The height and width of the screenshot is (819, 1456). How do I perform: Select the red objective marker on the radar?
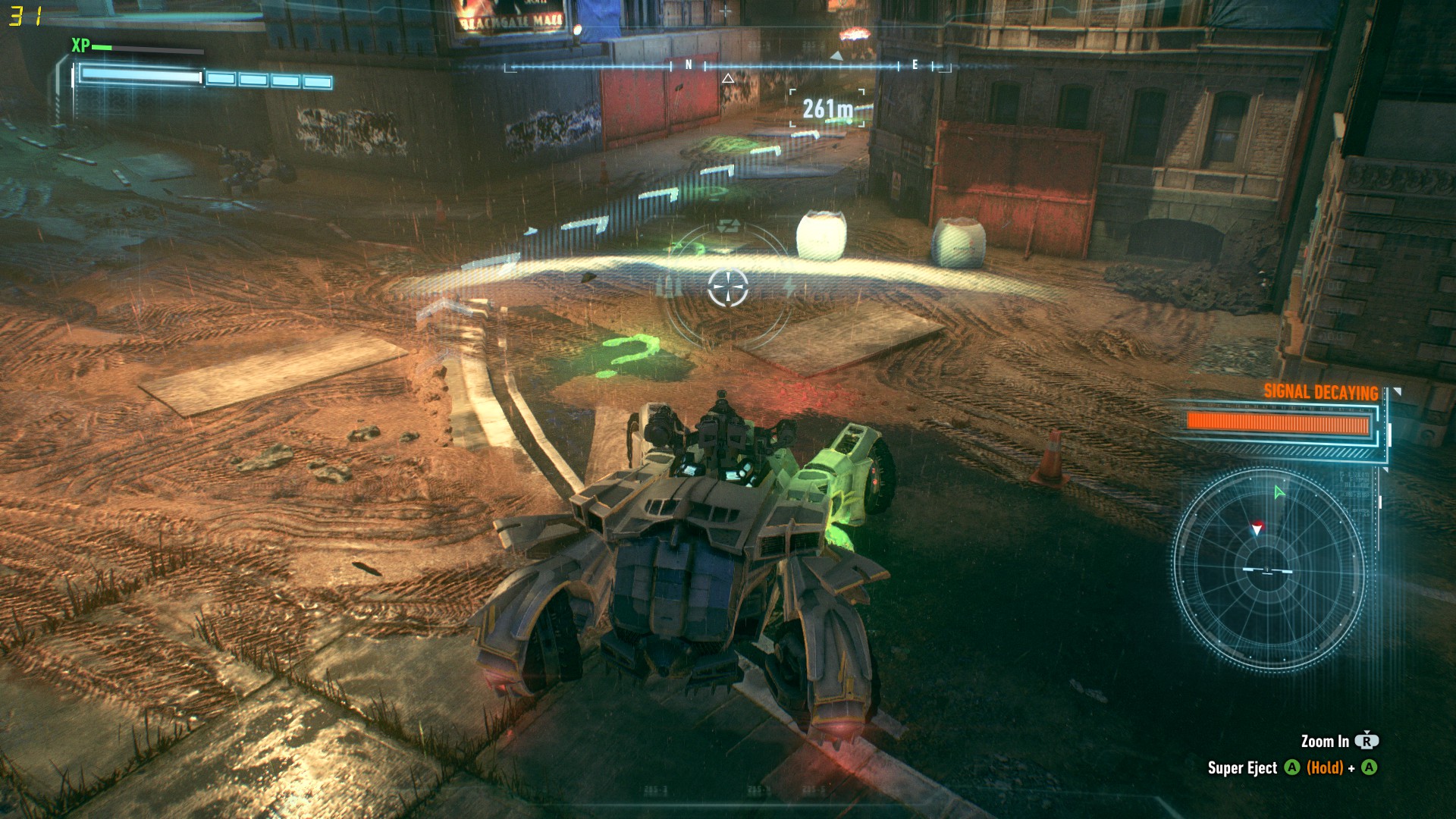point(1257,528)
